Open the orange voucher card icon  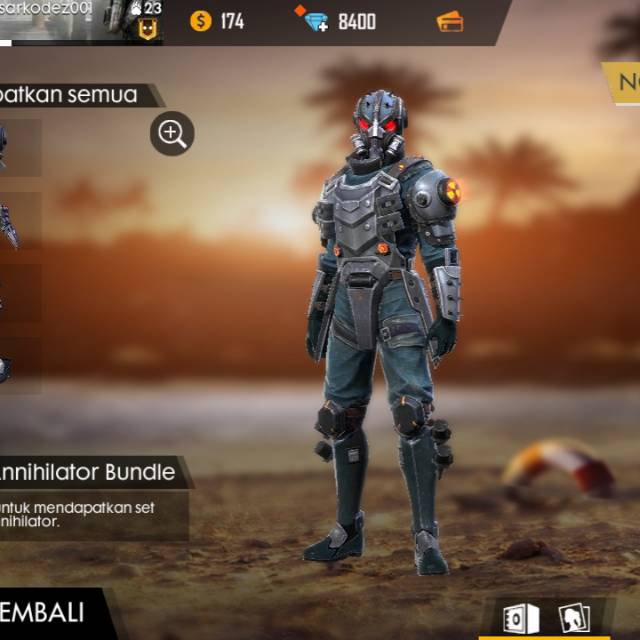[x=450, y=20]
